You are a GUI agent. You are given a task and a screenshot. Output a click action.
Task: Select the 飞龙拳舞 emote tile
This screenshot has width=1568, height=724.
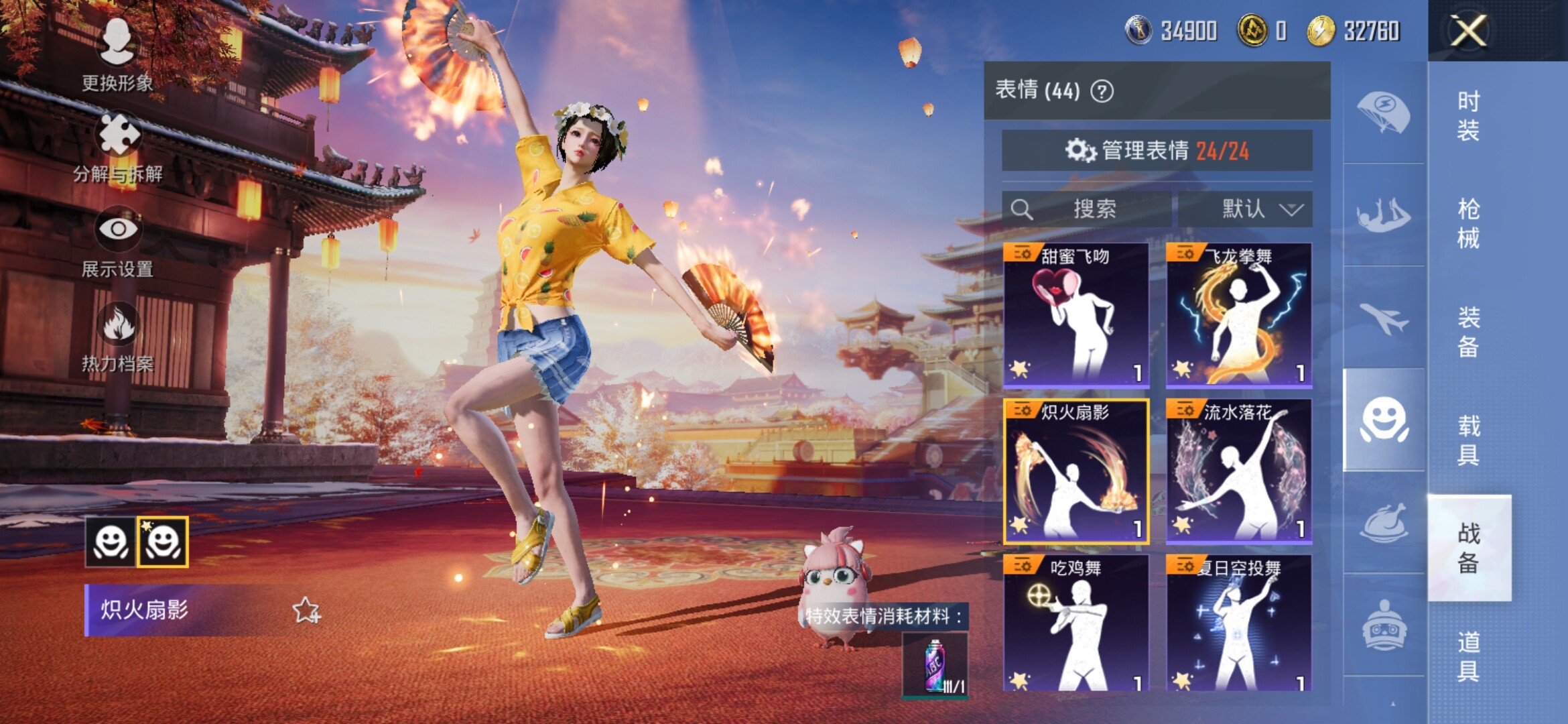coord(1239,315)
